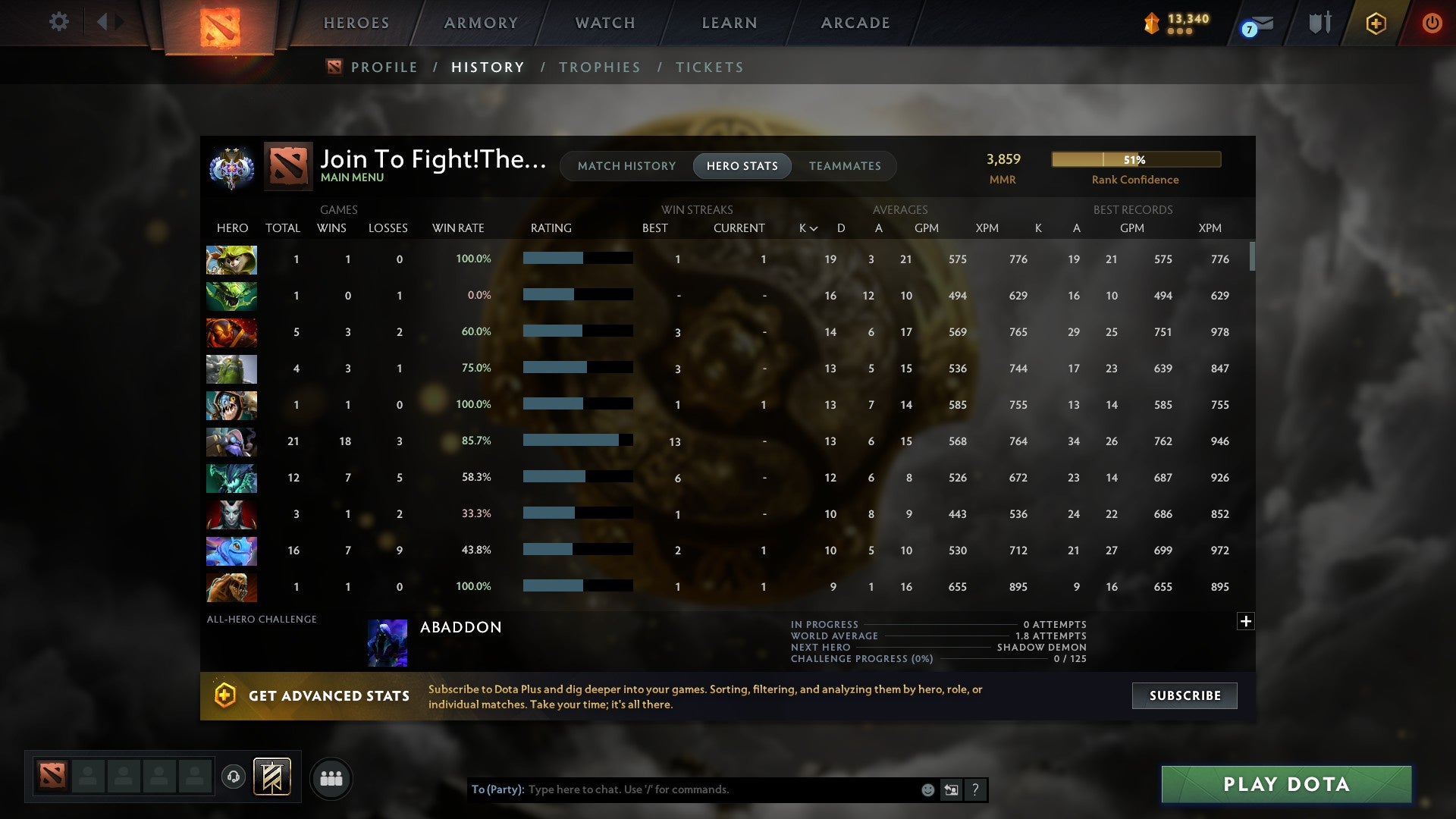The image size is (1456, 819).
Task: Click the Rank Confidence progress bar
Action: (1135, 159)
